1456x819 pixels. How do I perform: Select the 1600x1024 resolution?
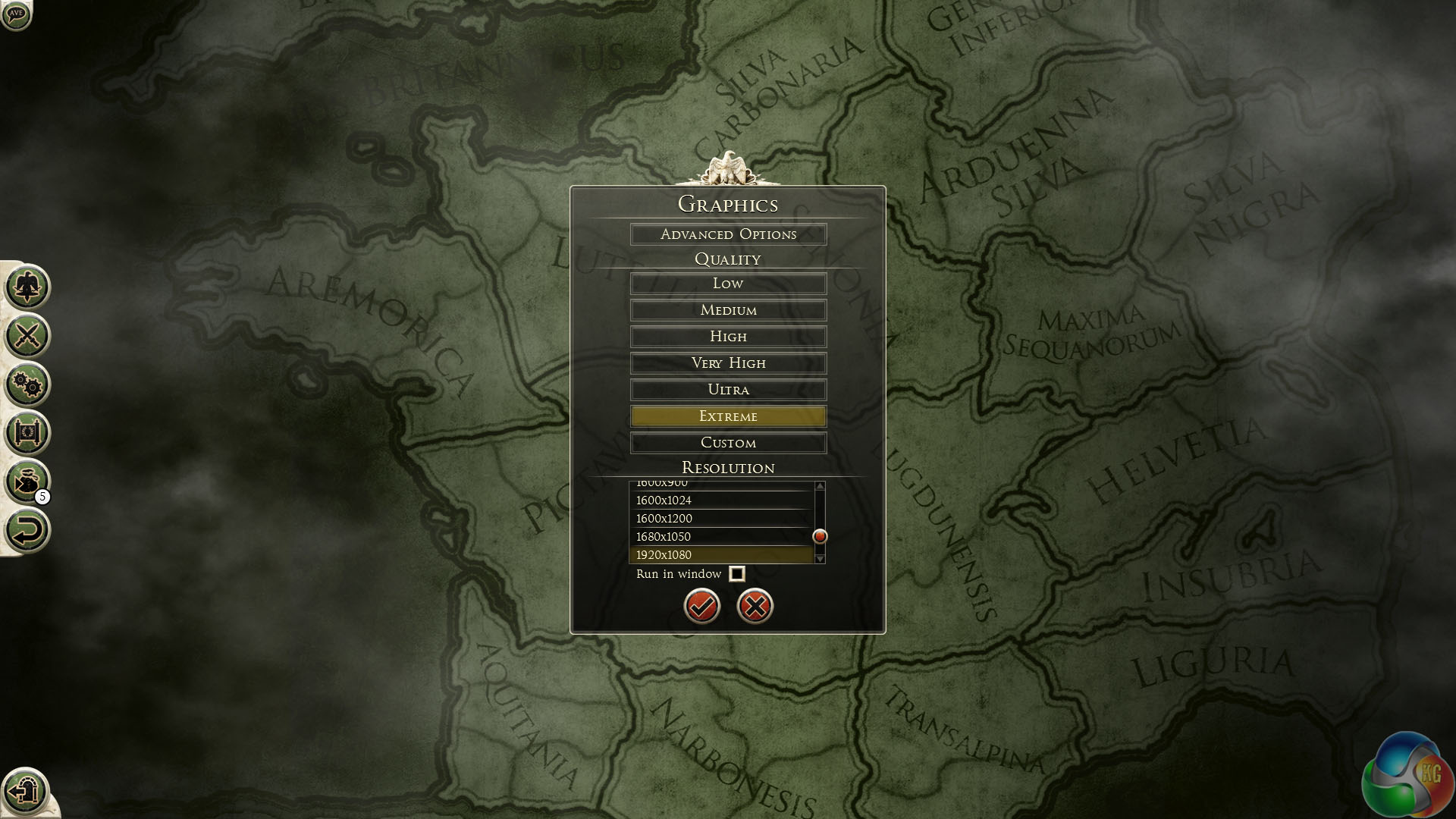click(720, 500)
